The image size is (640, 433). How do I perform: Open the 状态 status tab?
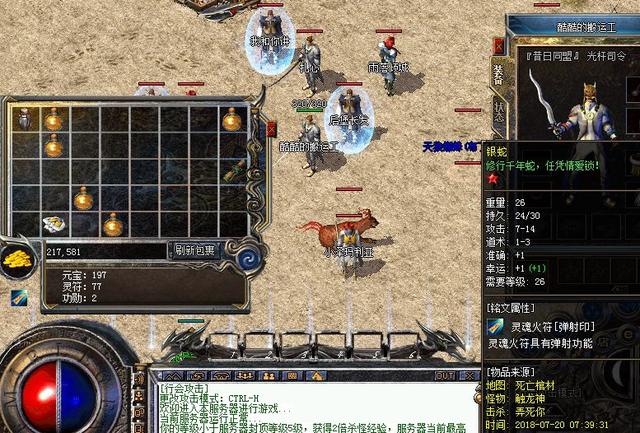pyautogui.click(x=499, y=109)
